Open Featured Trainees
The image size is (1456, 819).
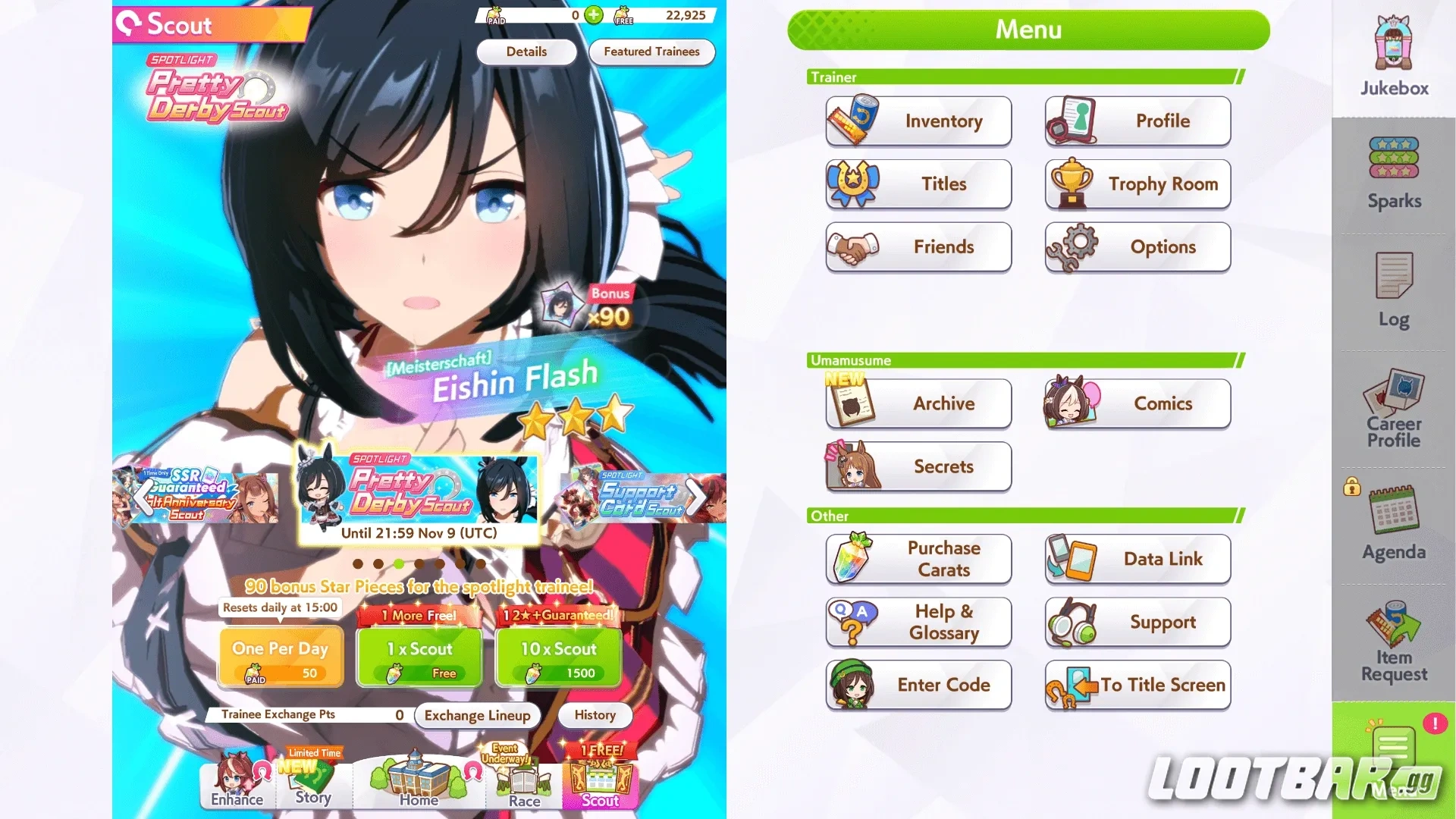[x=651, y=52]
